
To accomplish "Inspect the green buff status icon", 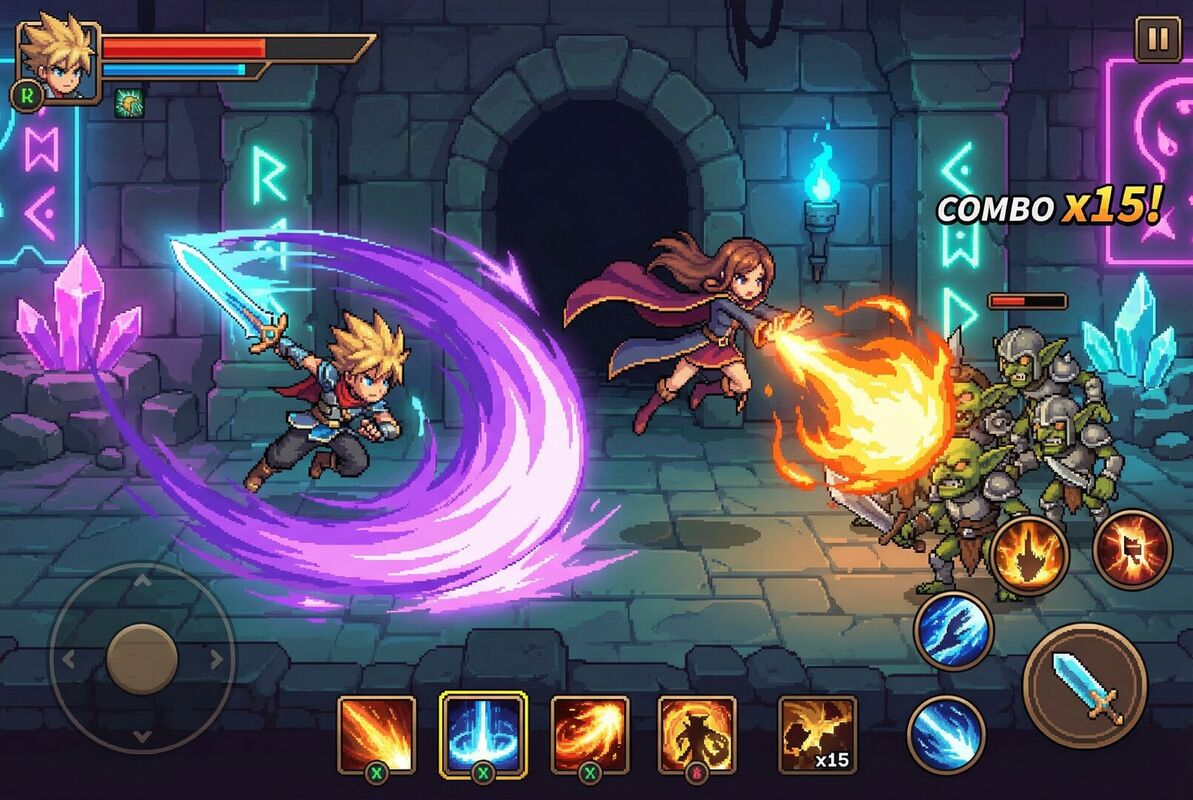I will pyautogui.click(x=128, y=102).
